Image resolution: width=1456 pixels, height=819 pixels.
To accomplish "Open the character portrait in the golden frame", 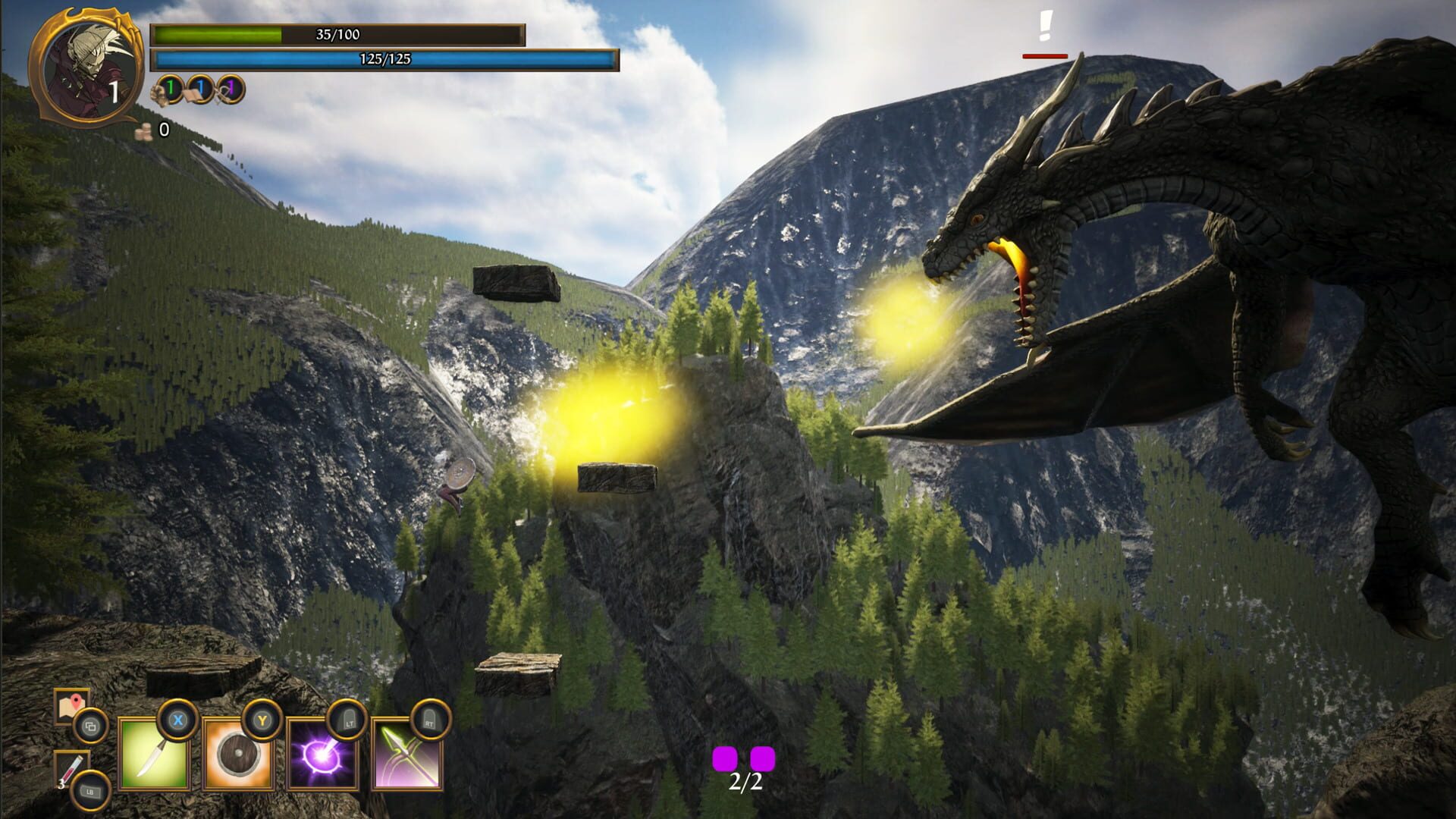I will point(86,68).
